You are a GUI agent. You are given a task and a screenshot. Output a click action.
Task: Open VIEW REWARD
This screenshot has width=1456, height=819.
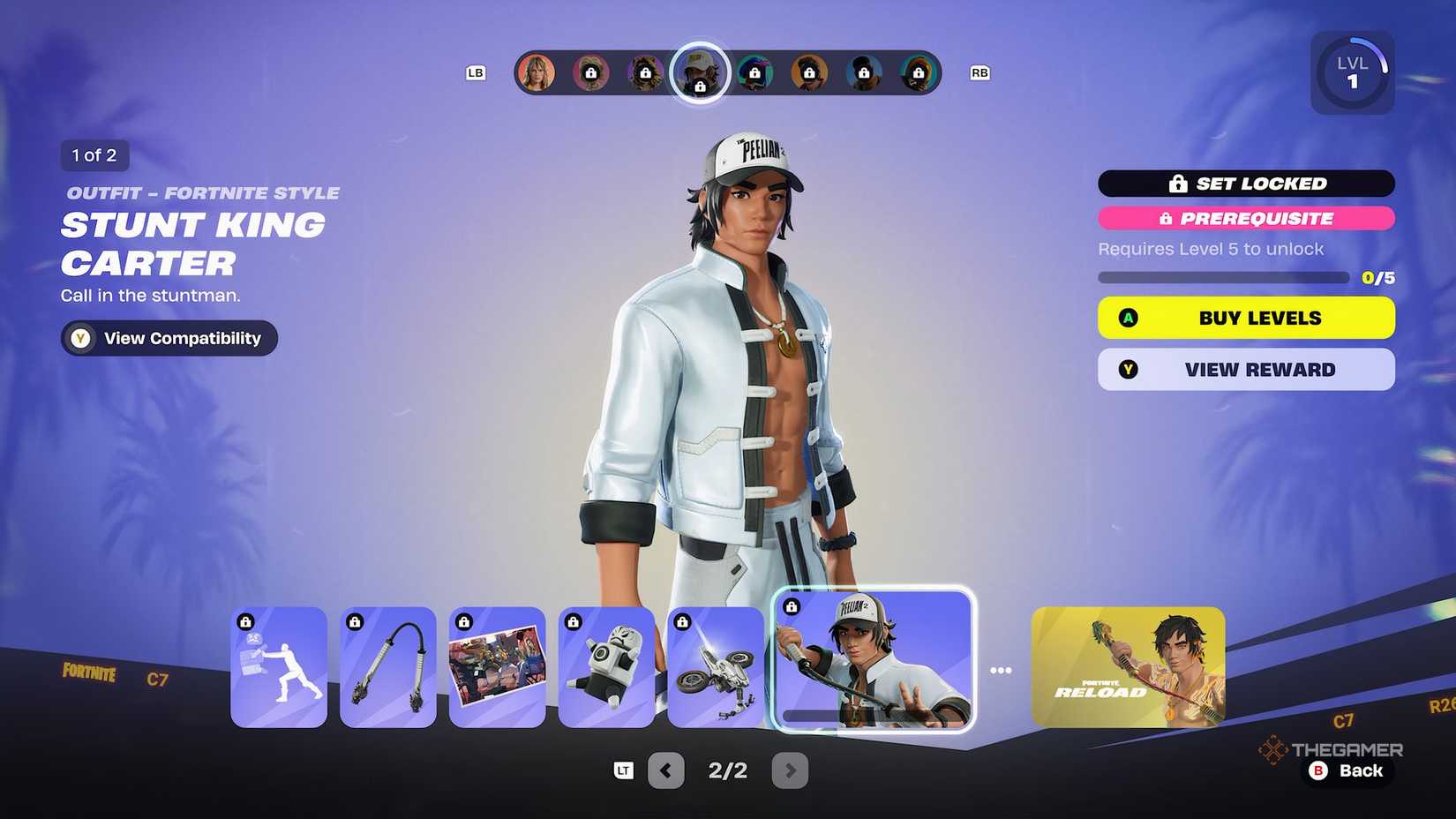pyautogui.click(x=1245, y=369)
